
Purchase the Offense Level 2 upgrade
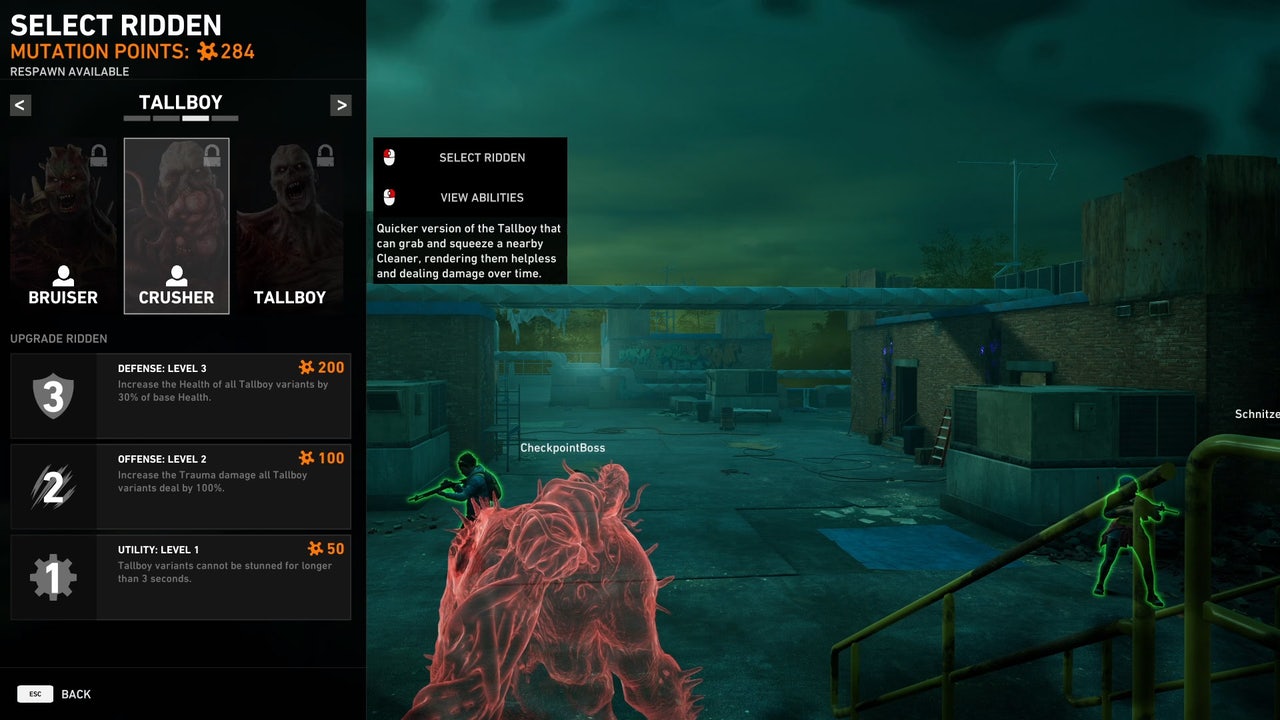[x=180, y=487]
